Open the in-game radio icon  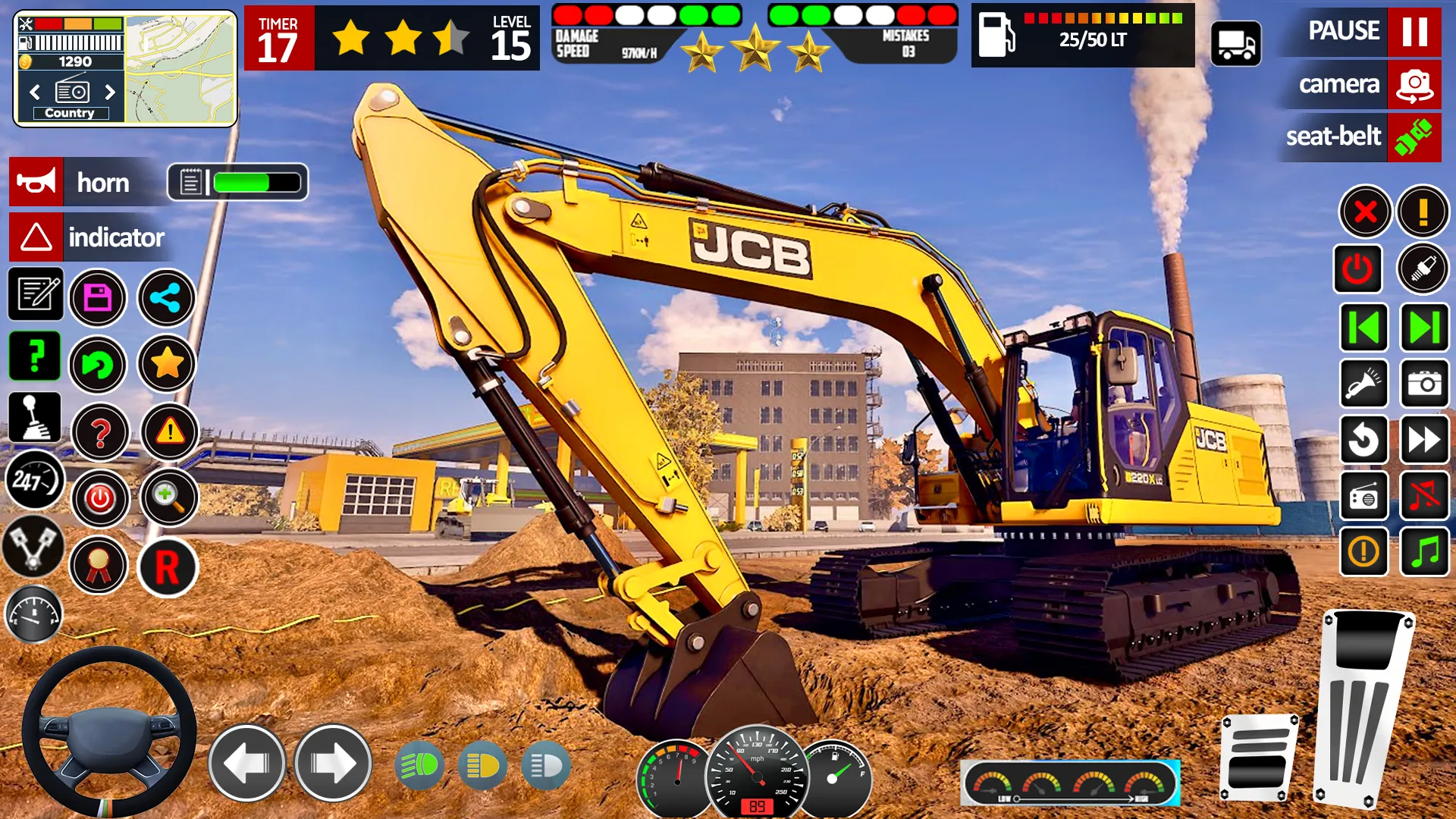(x=1363, y=497)
